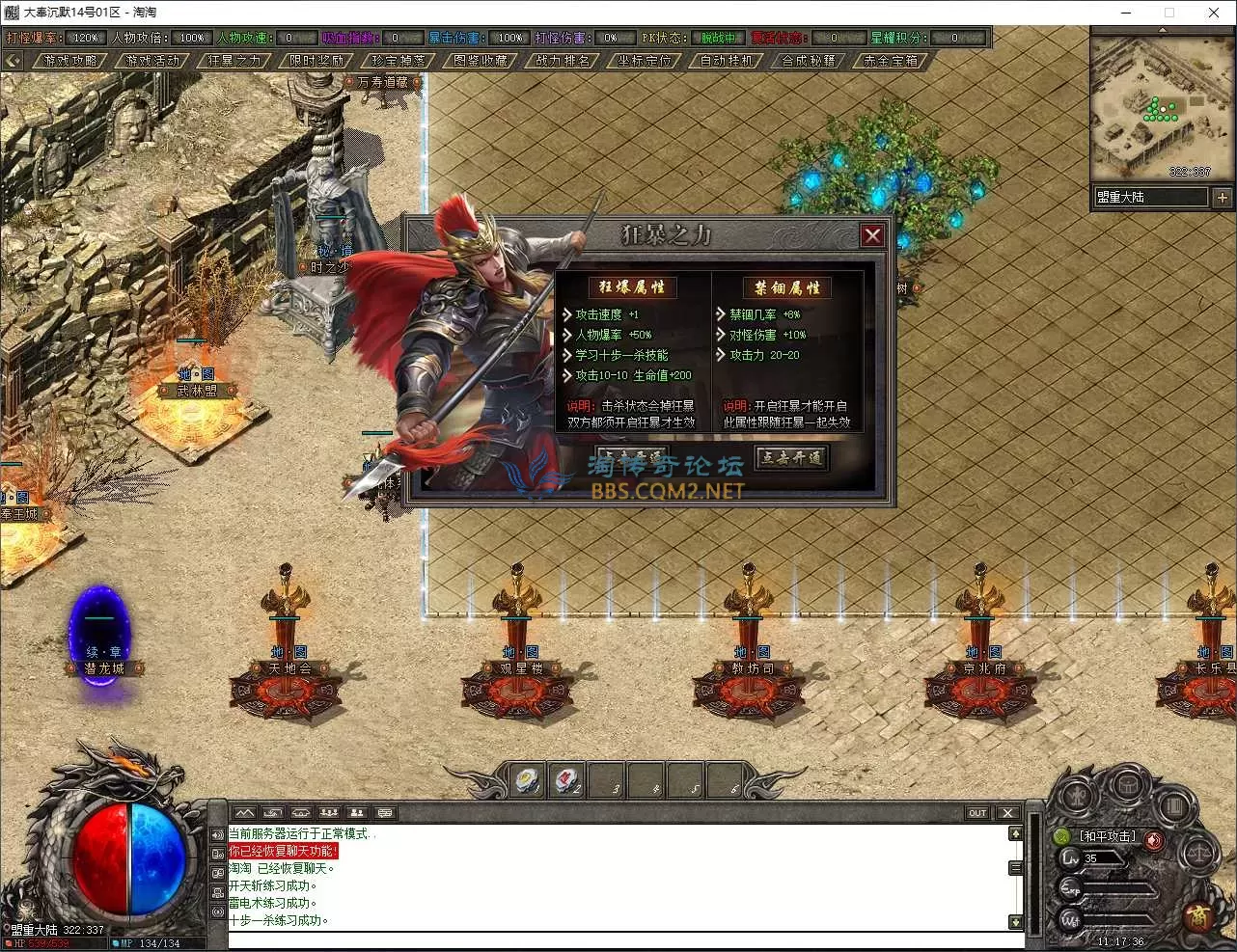Close the game window
The height and width of the screenshot is (952, 1237).
pyautogui.click(x=1214, y=13)
